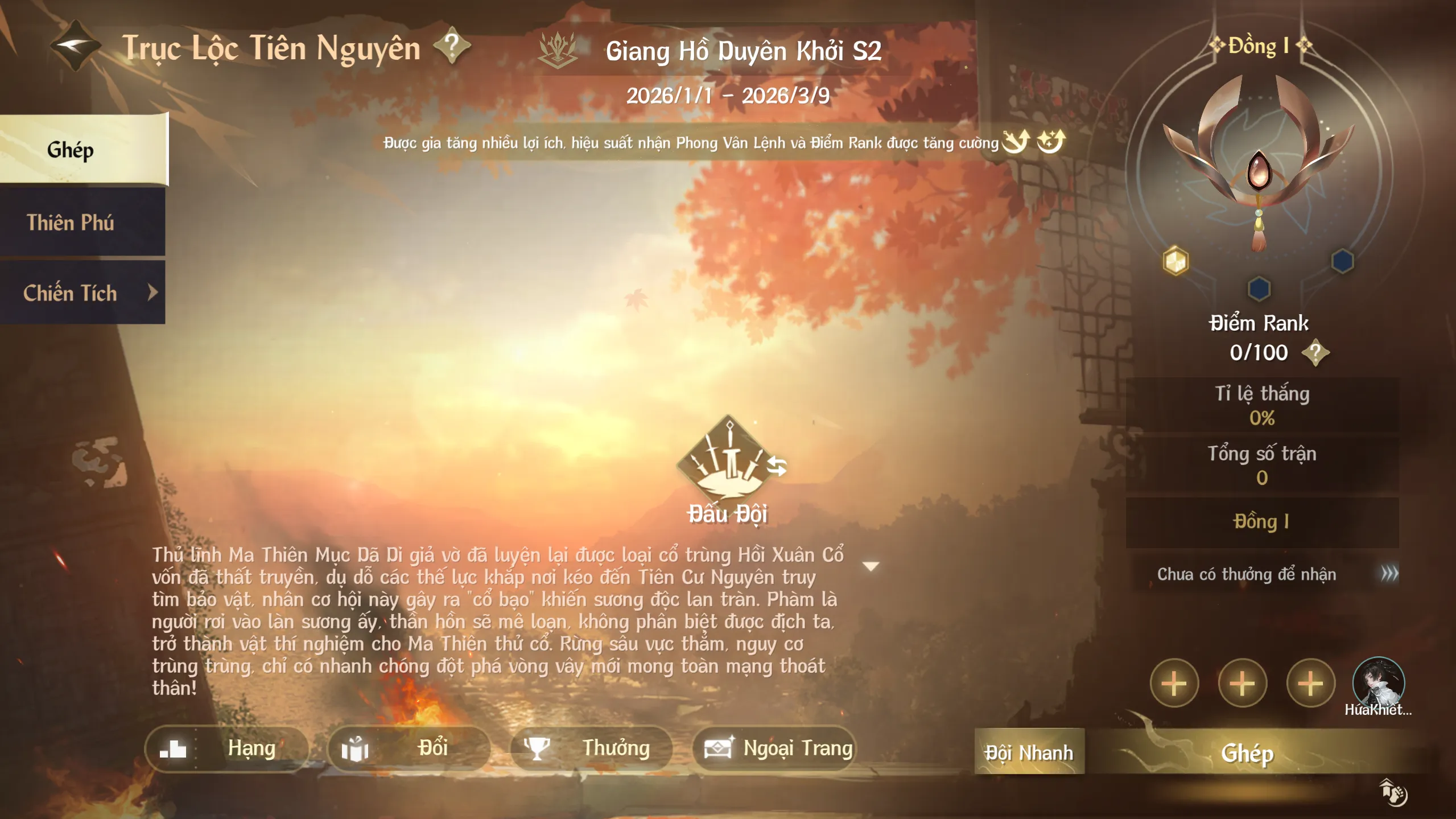Open help next to Trục Lộc Tiên Nguyên
The image size is (1456, 819).
pos(452,46)
